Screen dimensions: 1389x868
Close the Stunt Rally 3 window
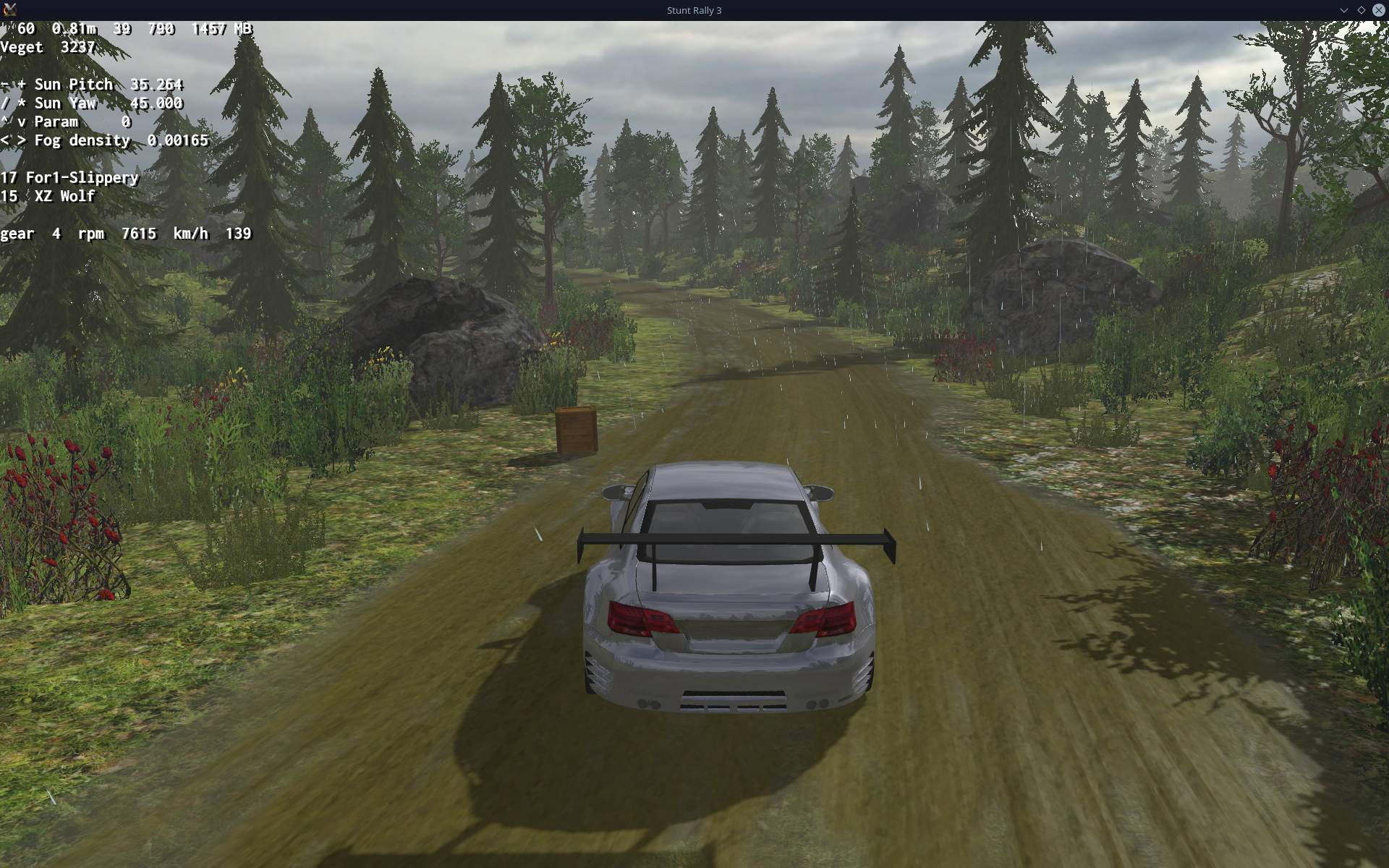[1378, 10]
